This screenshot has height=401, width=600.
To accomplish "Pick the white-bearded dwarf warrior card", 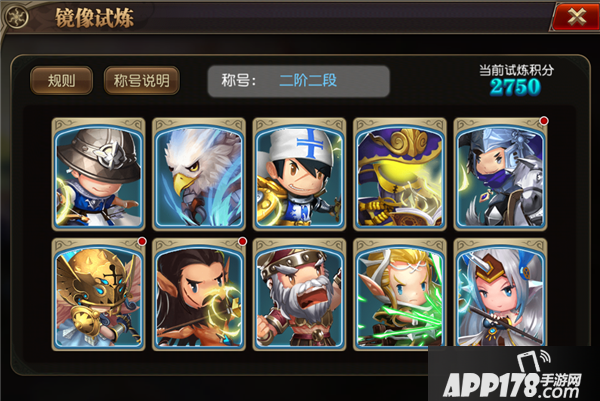I will point(299,294).
